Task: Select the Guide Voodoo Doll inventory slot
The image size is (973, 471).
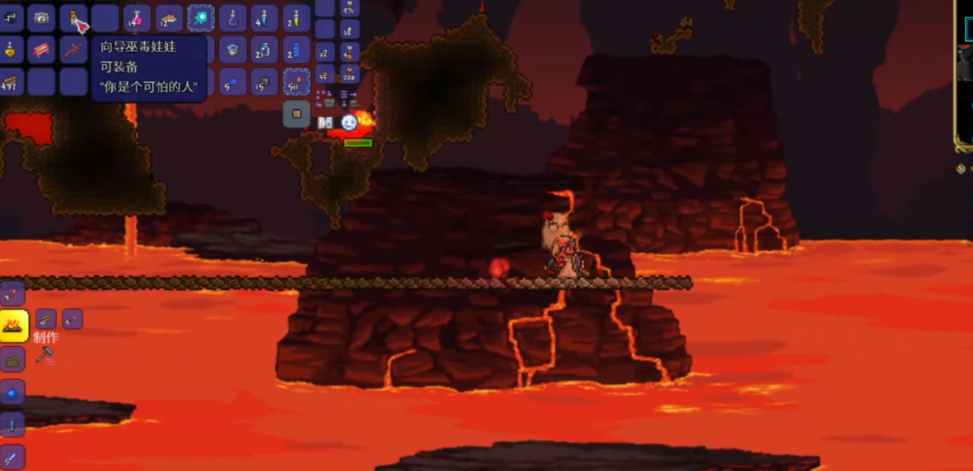Action: click(74, 17)
